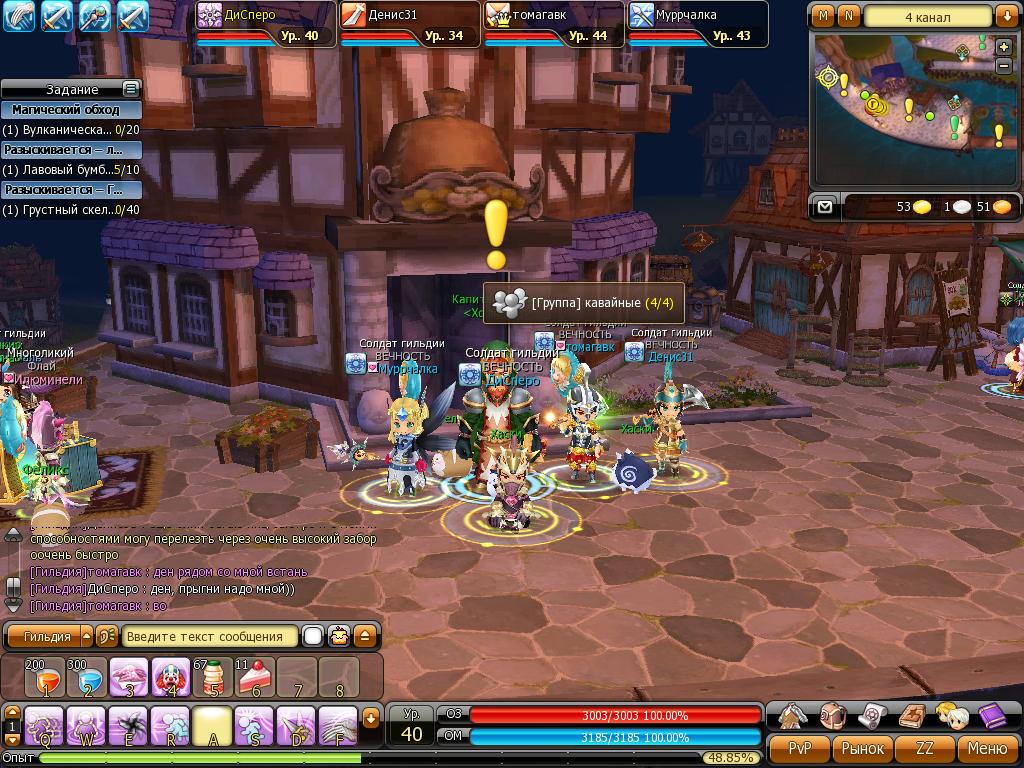
Task: Zoom in the minimap with plus button
Action: point(1004,47)
